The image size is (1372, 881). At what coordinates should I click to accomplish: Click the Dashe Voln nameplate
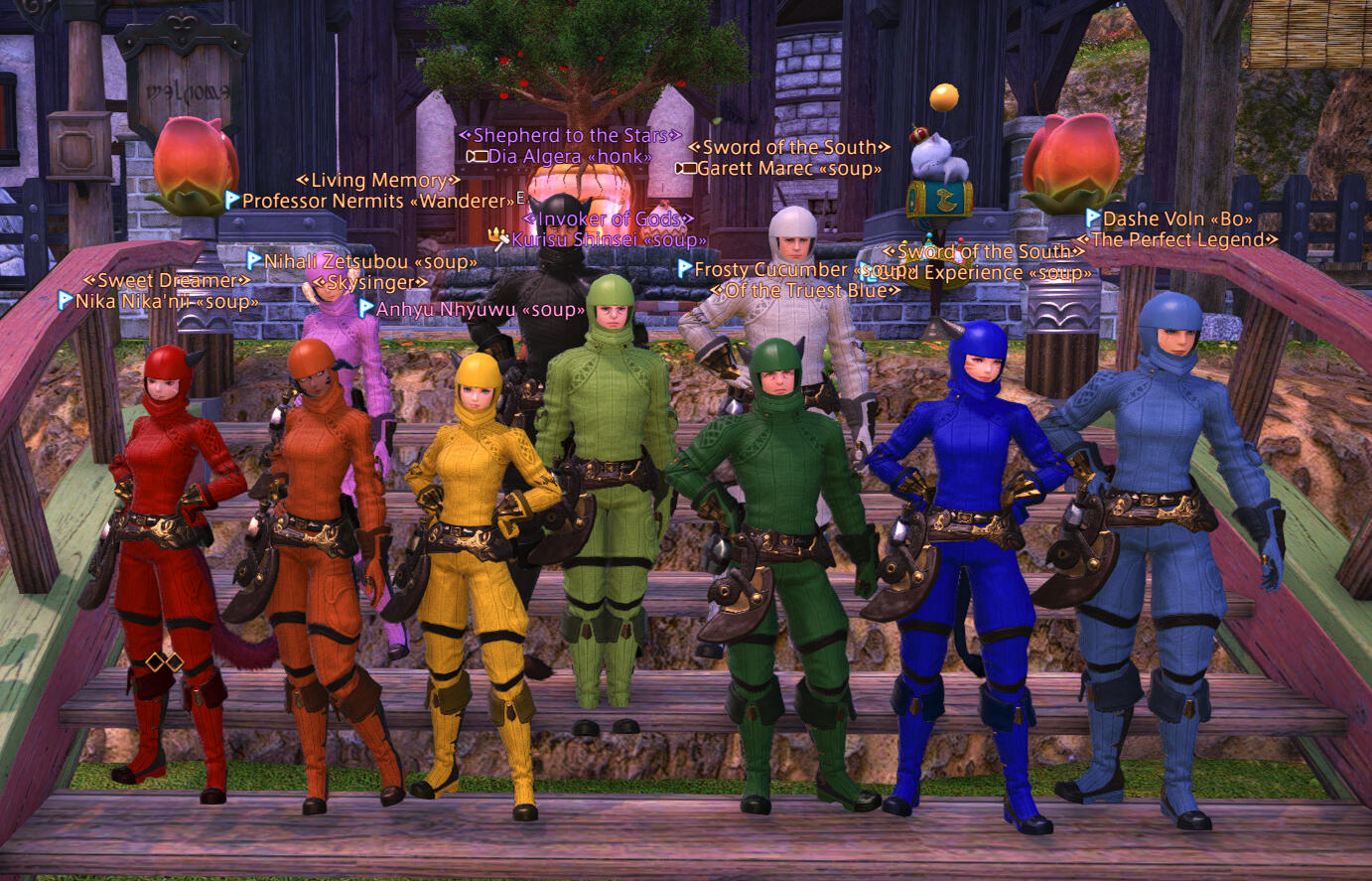1177,220
